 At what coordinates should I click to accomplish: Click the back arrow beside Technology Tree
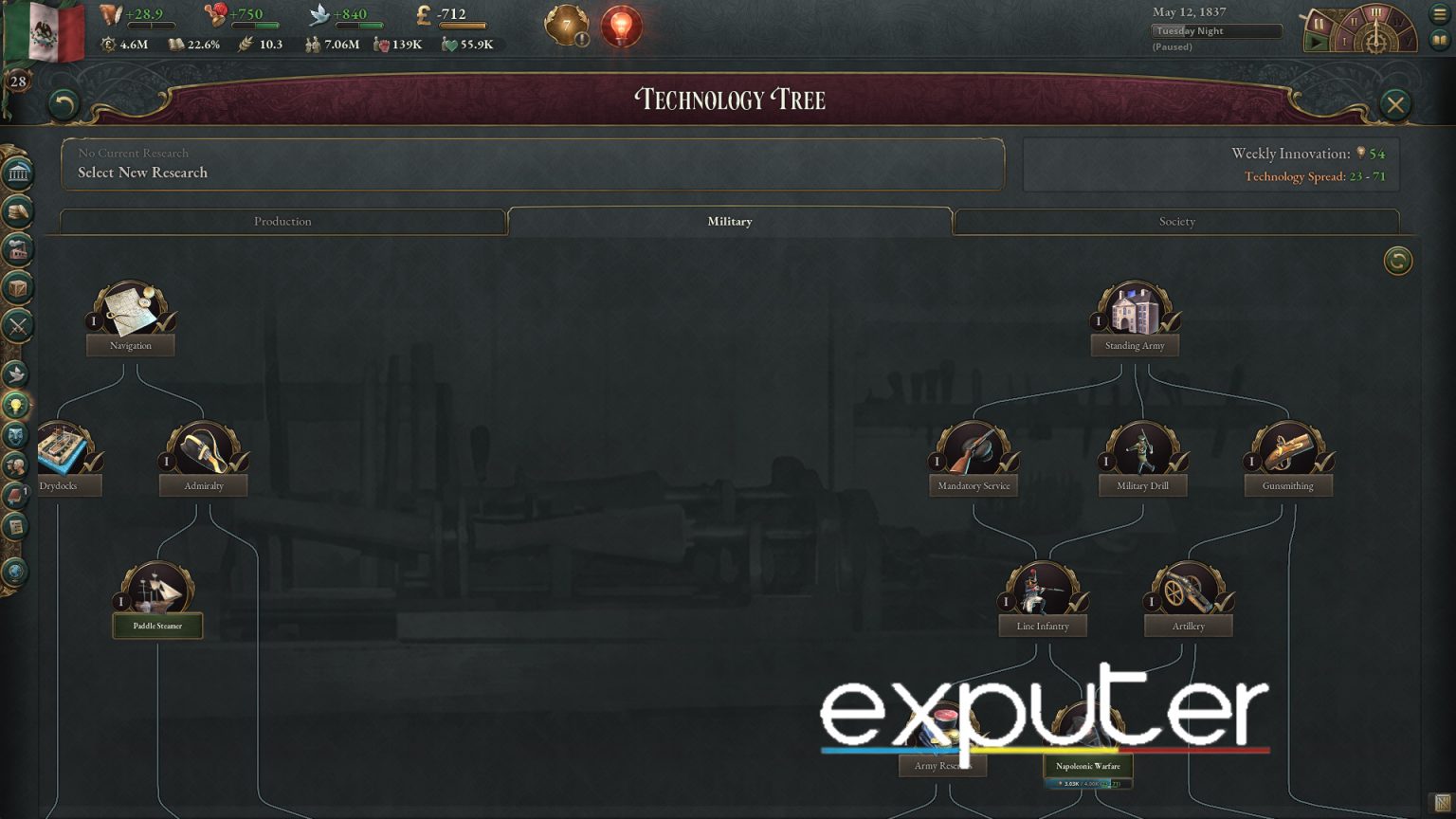62,104
